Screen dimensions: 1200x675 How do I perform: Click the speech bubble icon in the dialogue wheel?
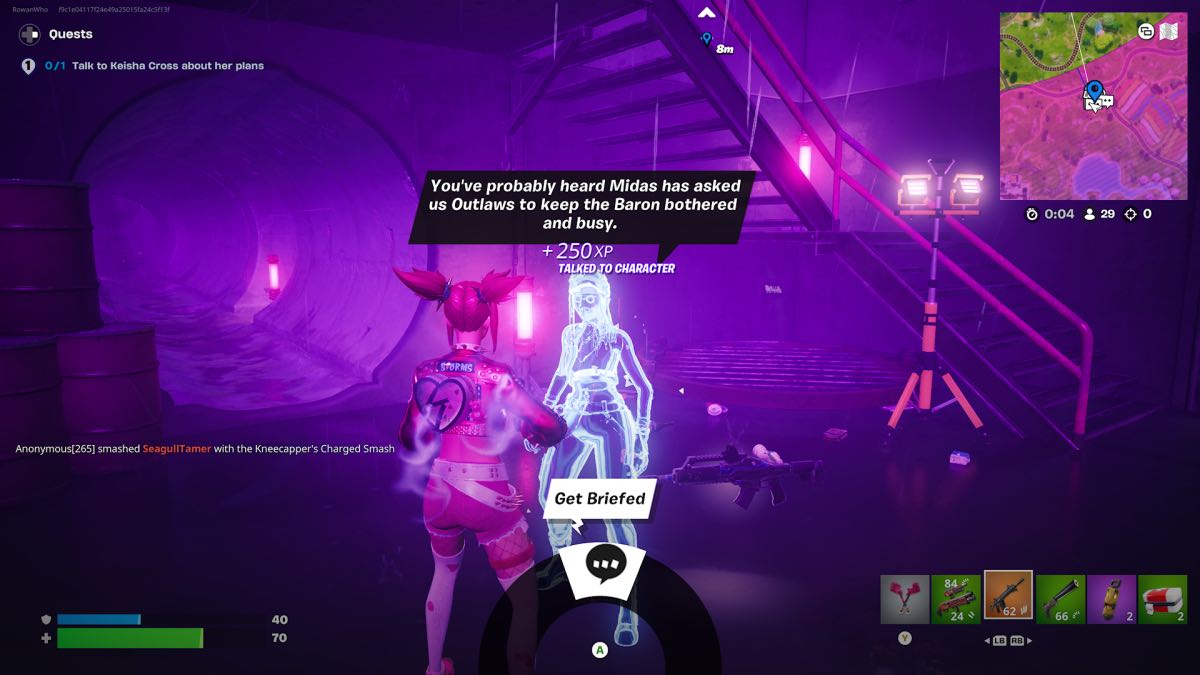(x=605, y=563)
